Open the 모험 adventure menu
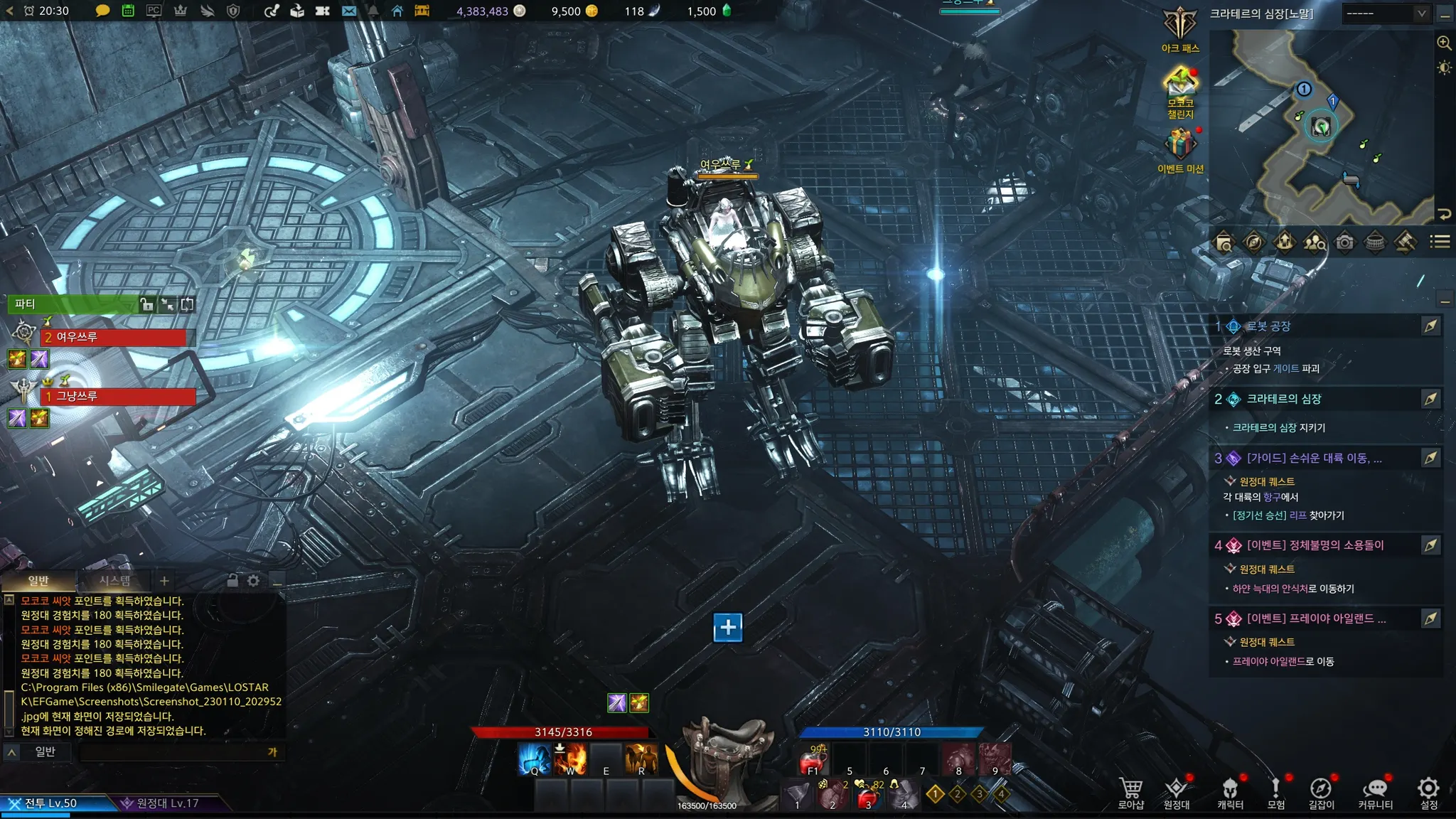 [1276, 793]
